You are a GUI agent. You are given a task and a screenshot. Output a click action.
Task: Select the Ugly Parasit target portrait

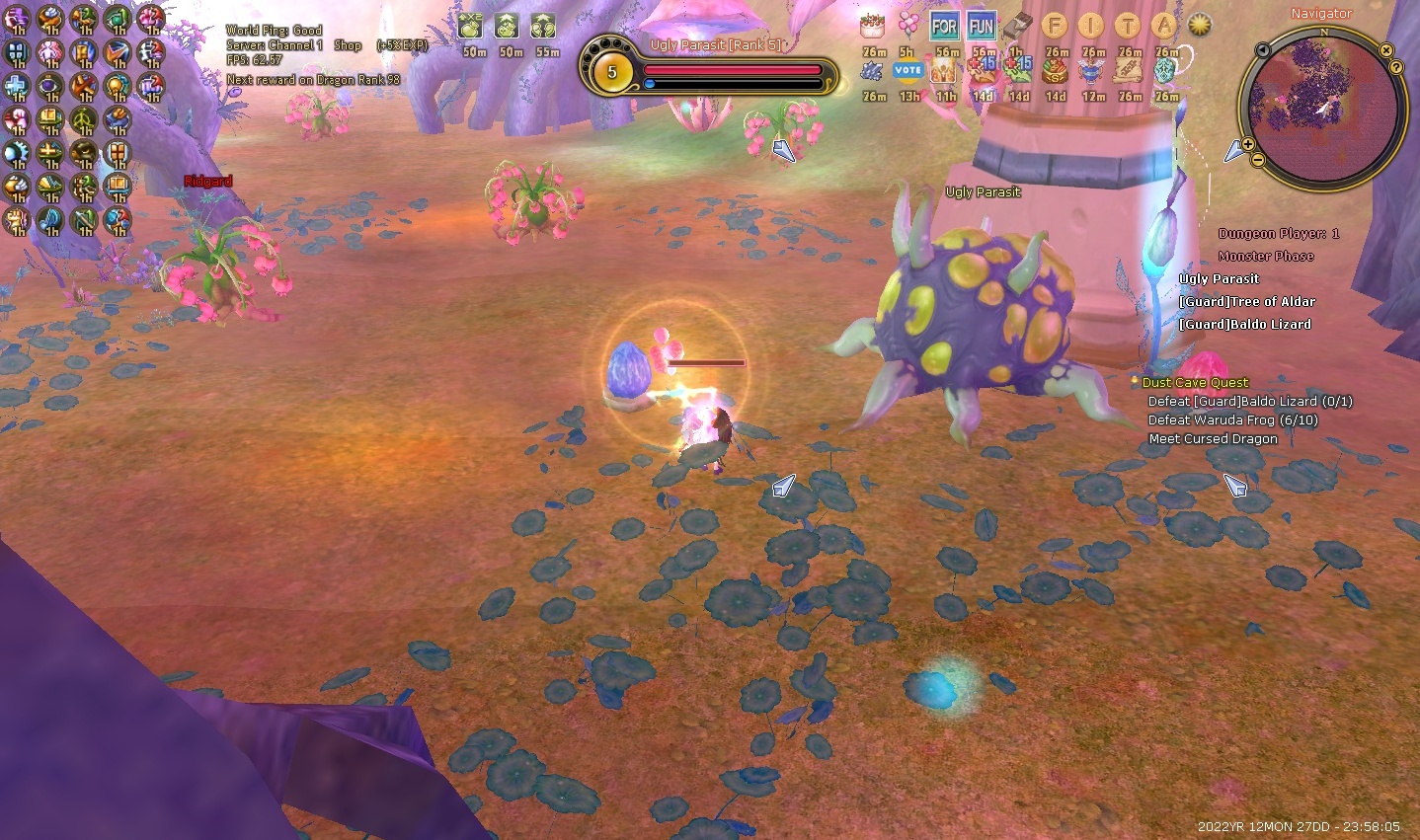611,72
